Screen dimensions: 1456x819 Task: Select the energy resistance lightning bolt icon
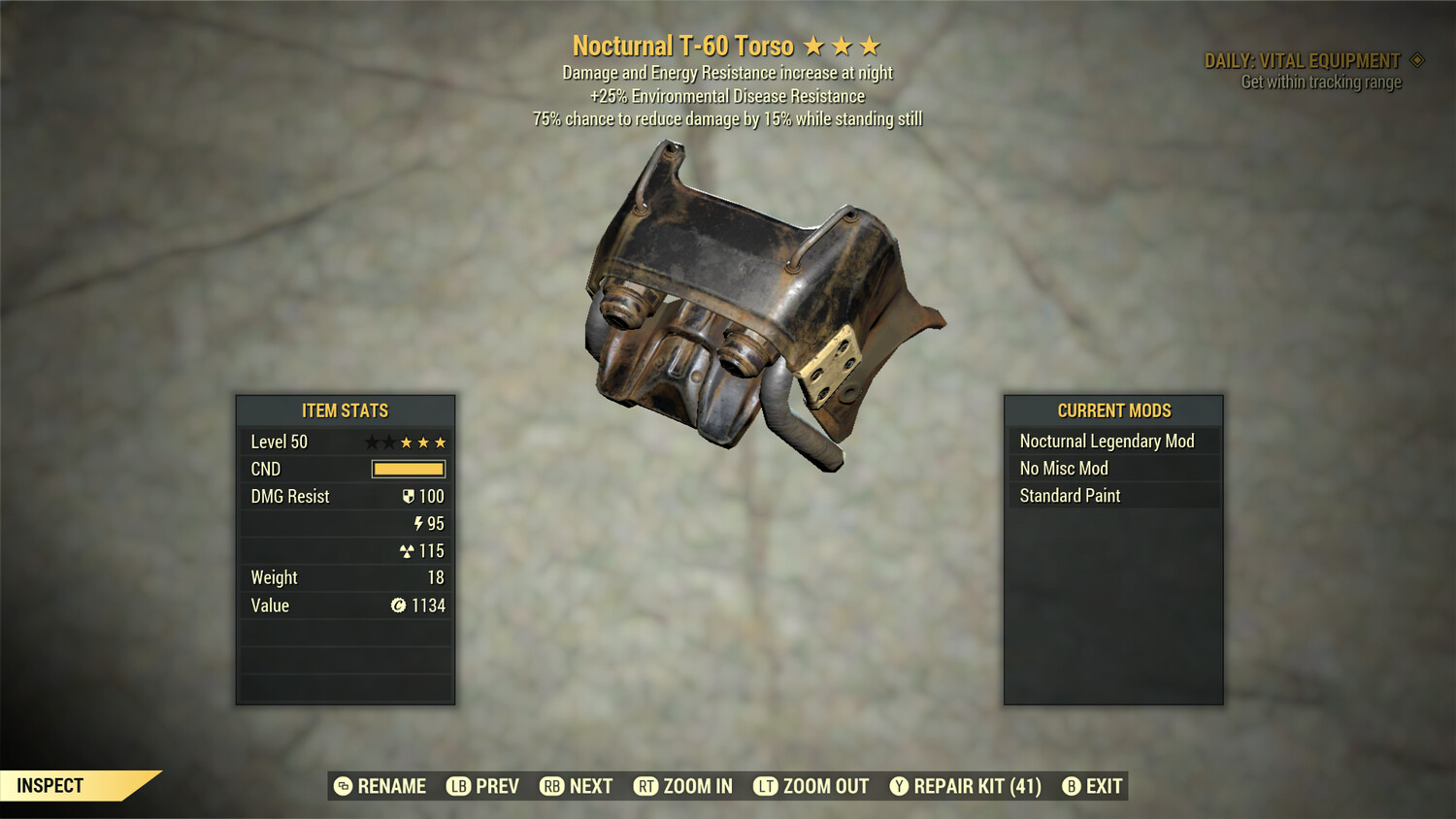[x=418, y=523]
